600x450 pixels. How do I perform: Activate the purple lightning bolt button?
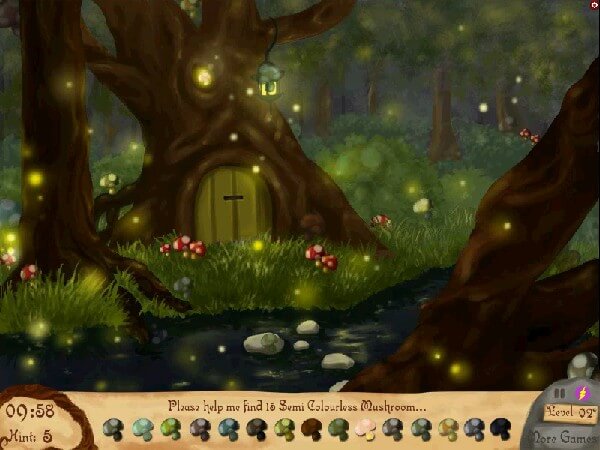click(583, 394)
